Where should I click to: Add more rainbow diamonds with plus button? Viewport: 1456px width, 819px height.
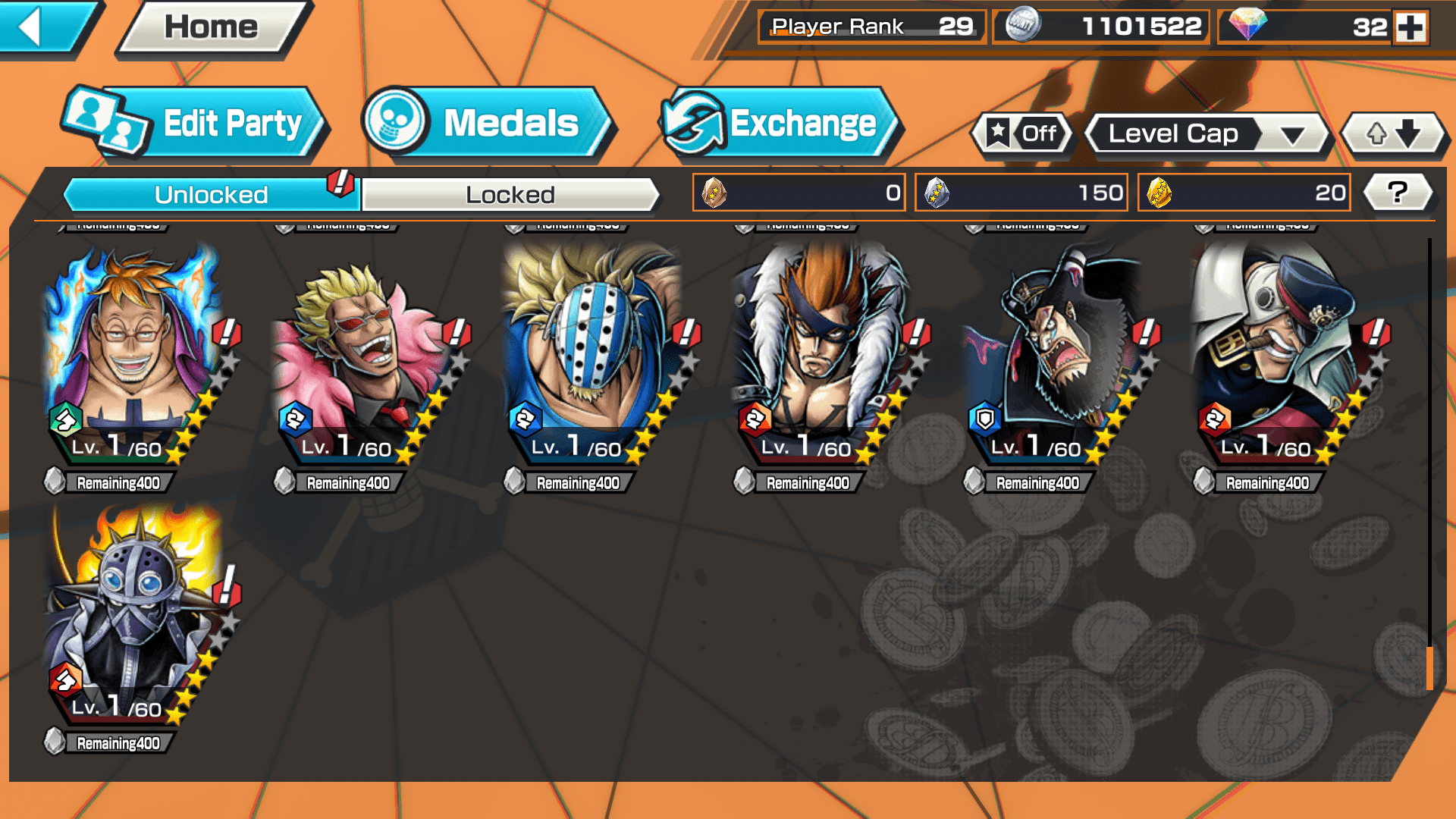coord(1410,27)
